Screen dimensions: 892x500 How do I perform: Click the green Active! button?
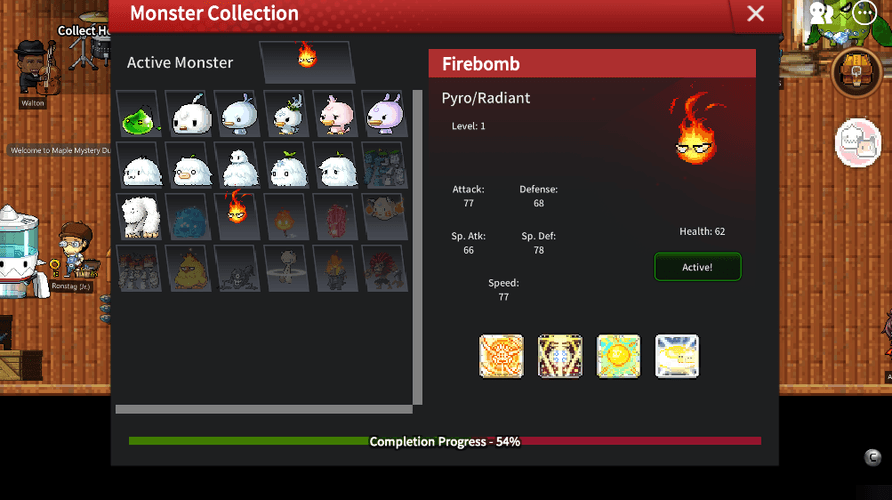point(697,267)
